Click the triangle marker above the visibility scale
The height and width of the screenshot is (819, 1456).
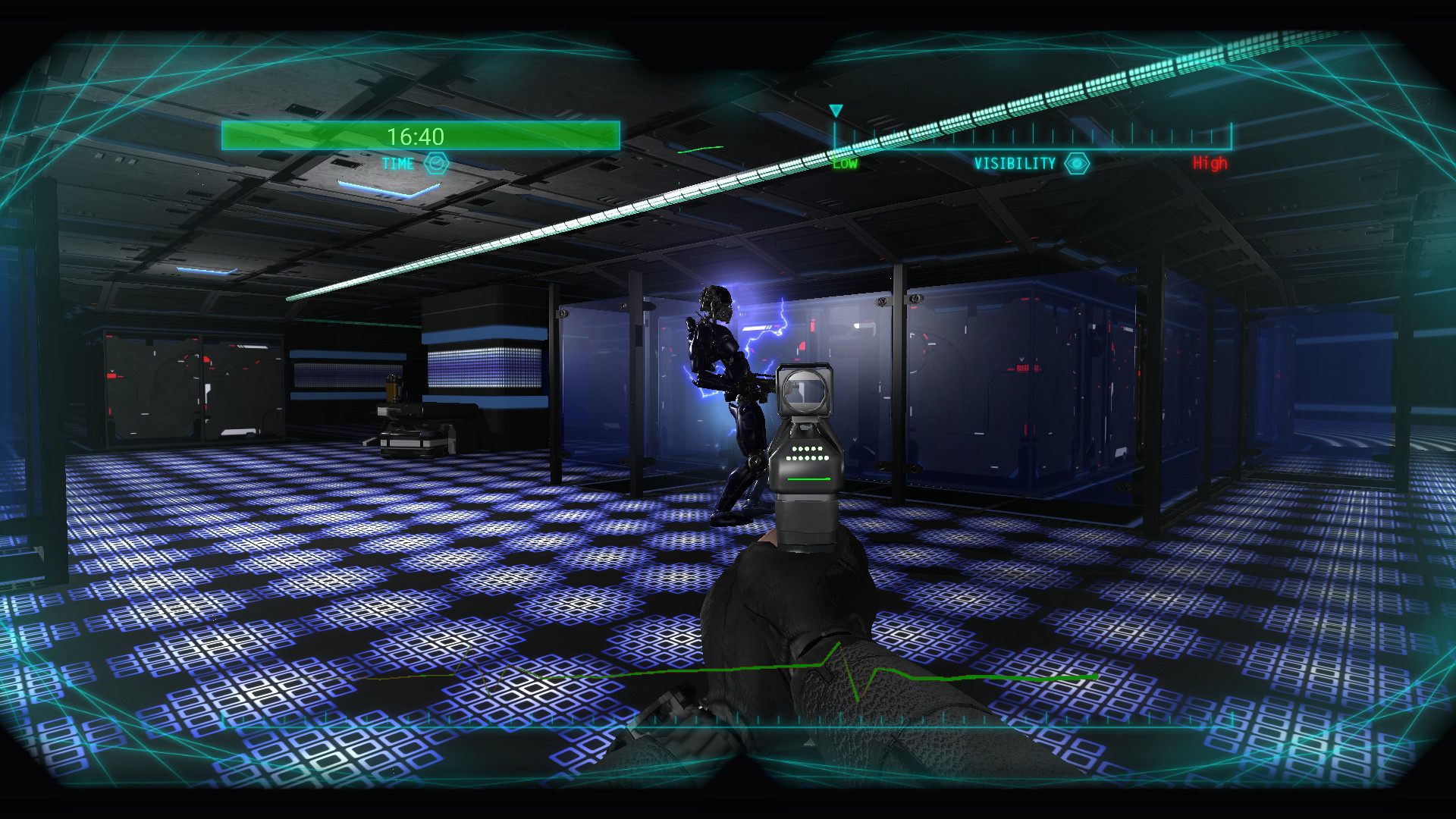point(836,111)
